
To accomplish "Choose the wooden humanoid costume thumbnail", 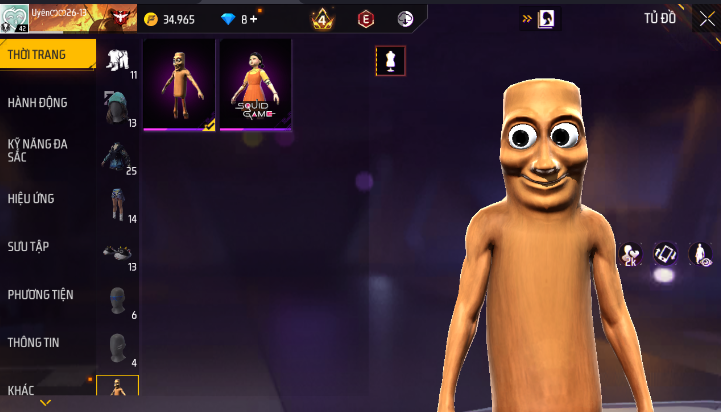I will pos(180,85).
